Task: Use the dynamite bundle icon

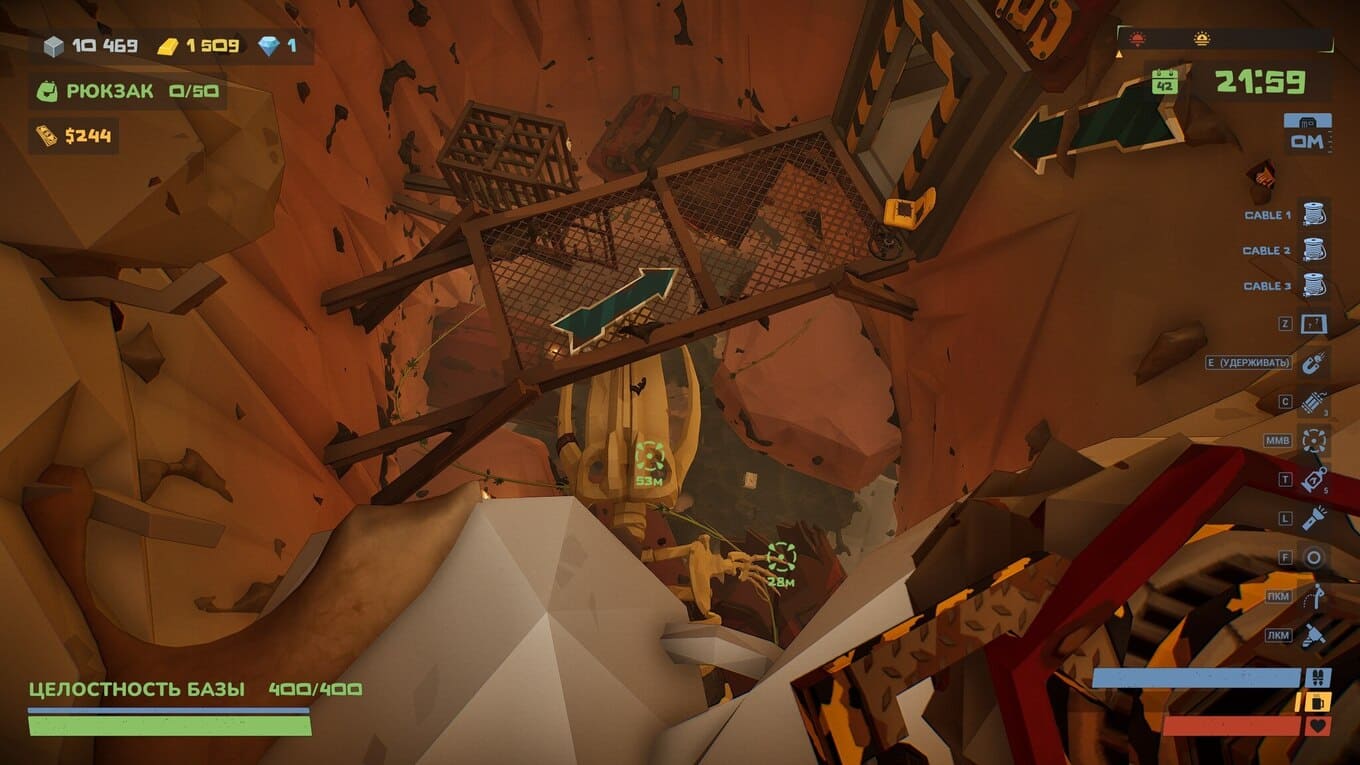Action: [1313, 402]
